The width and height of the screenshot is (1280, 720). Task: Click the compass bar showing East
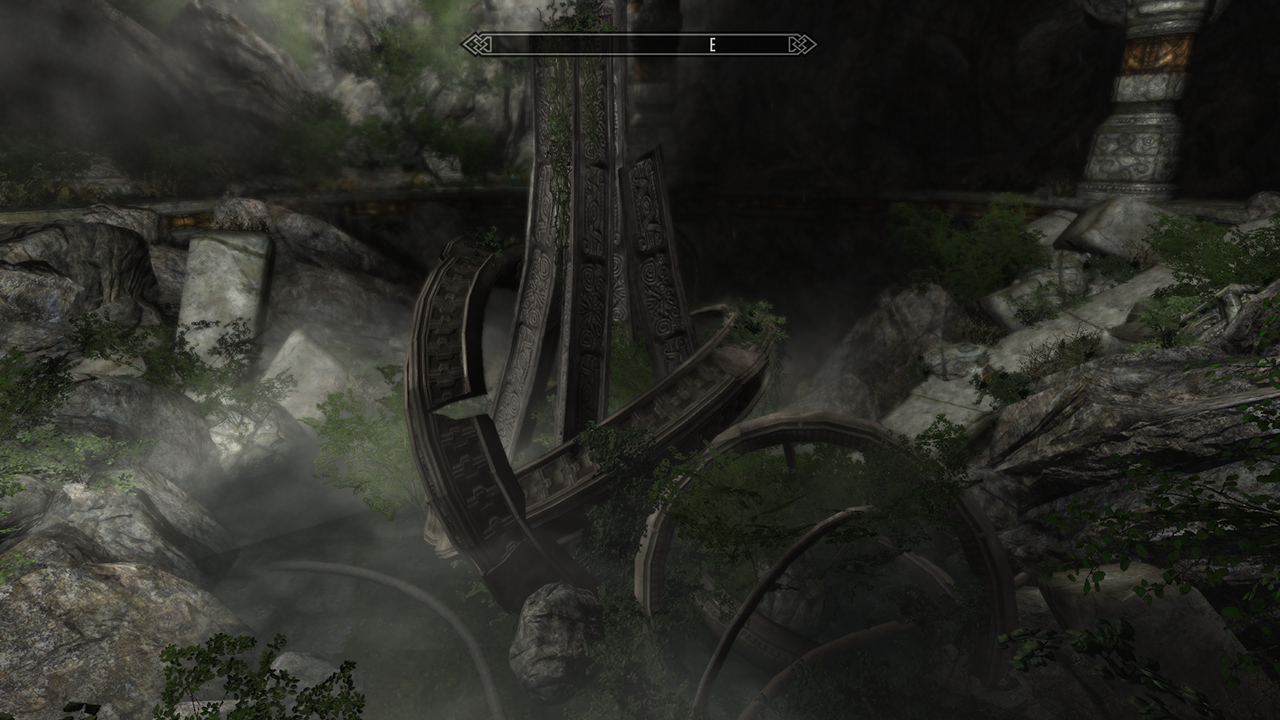tap(638, 45)
